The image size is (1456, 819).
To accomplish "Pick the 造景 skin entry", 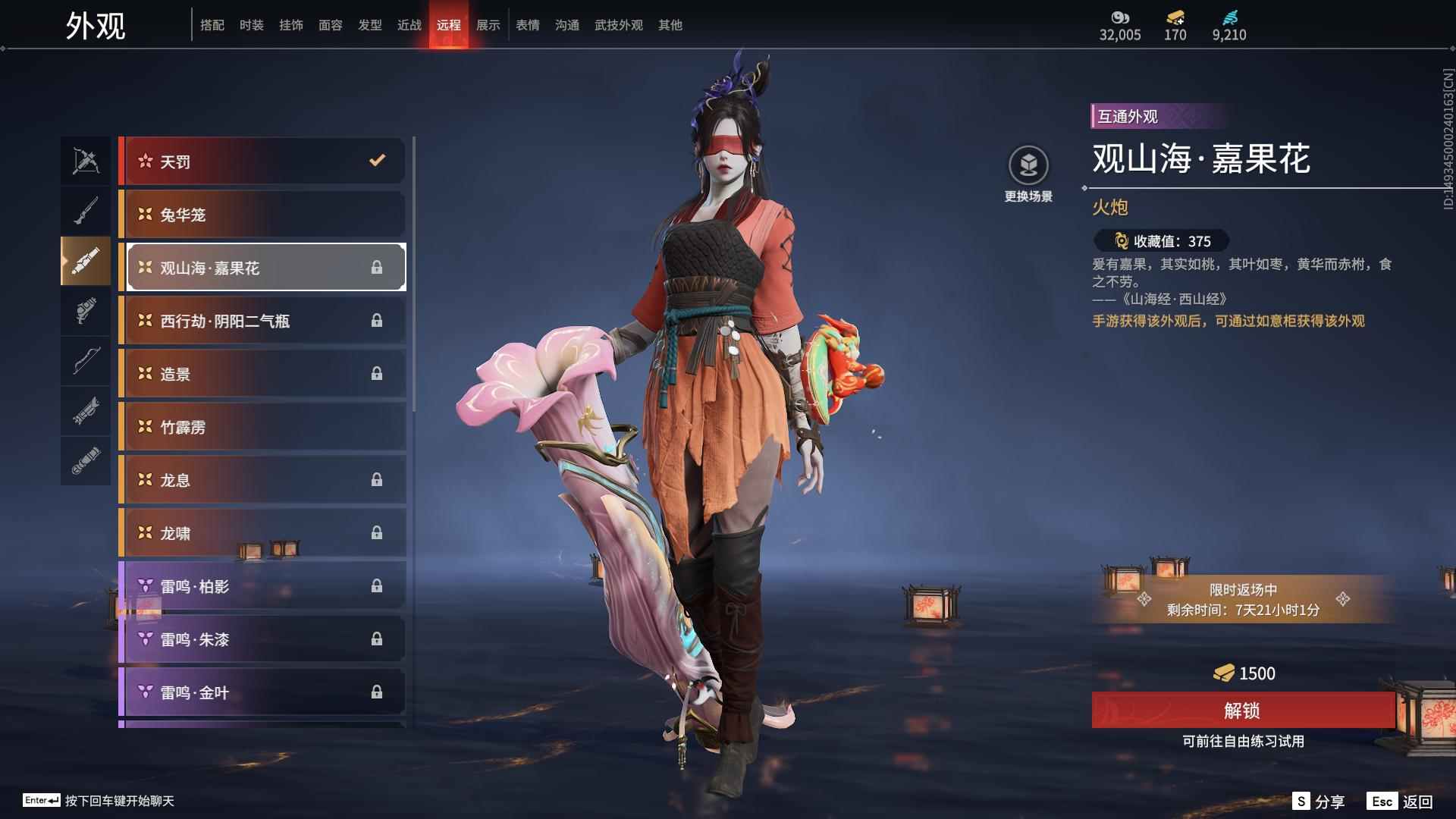I will tap(262, 374).
